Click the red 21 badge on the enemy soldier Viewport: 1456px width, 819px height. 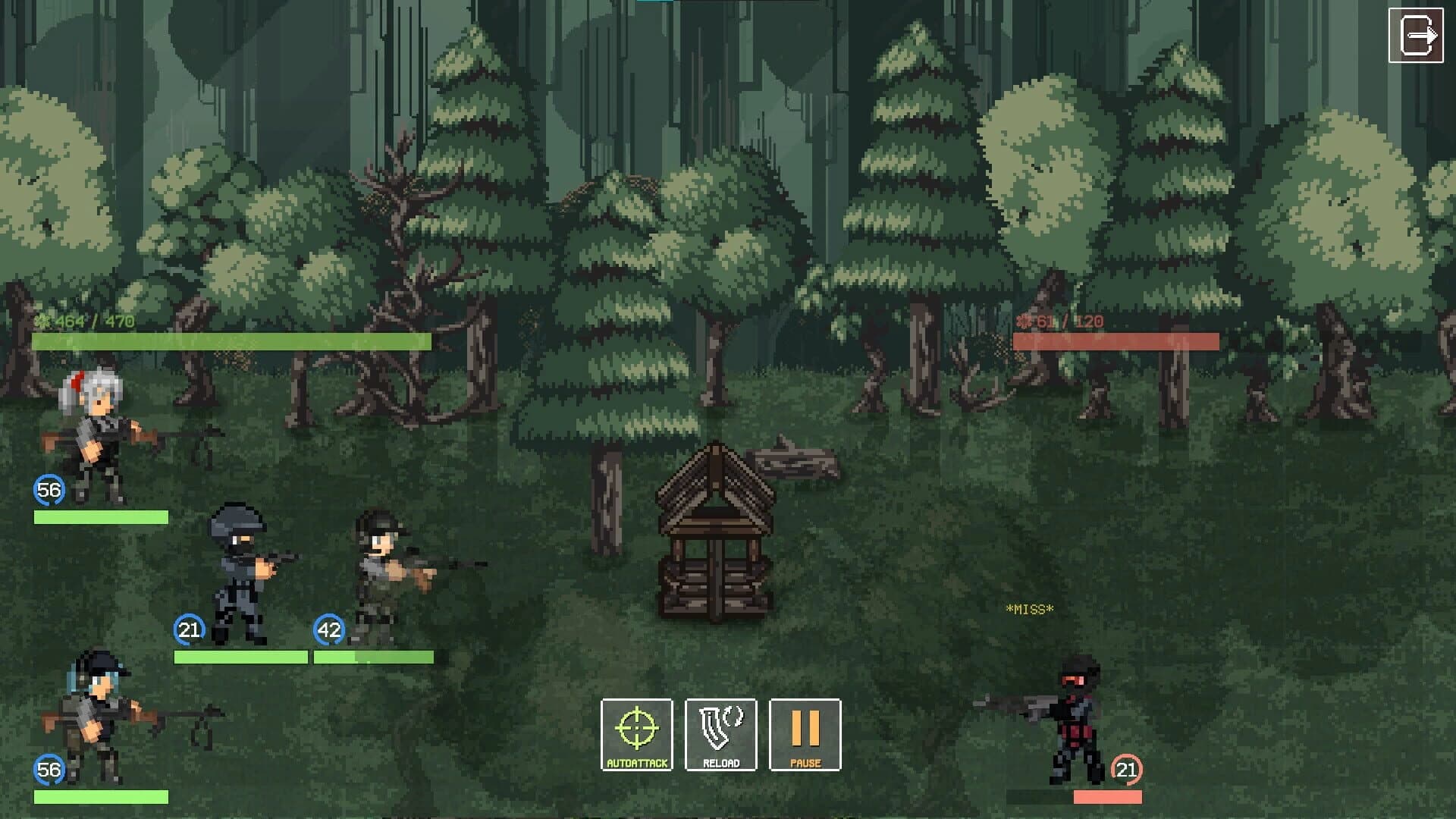(1125, 769)
